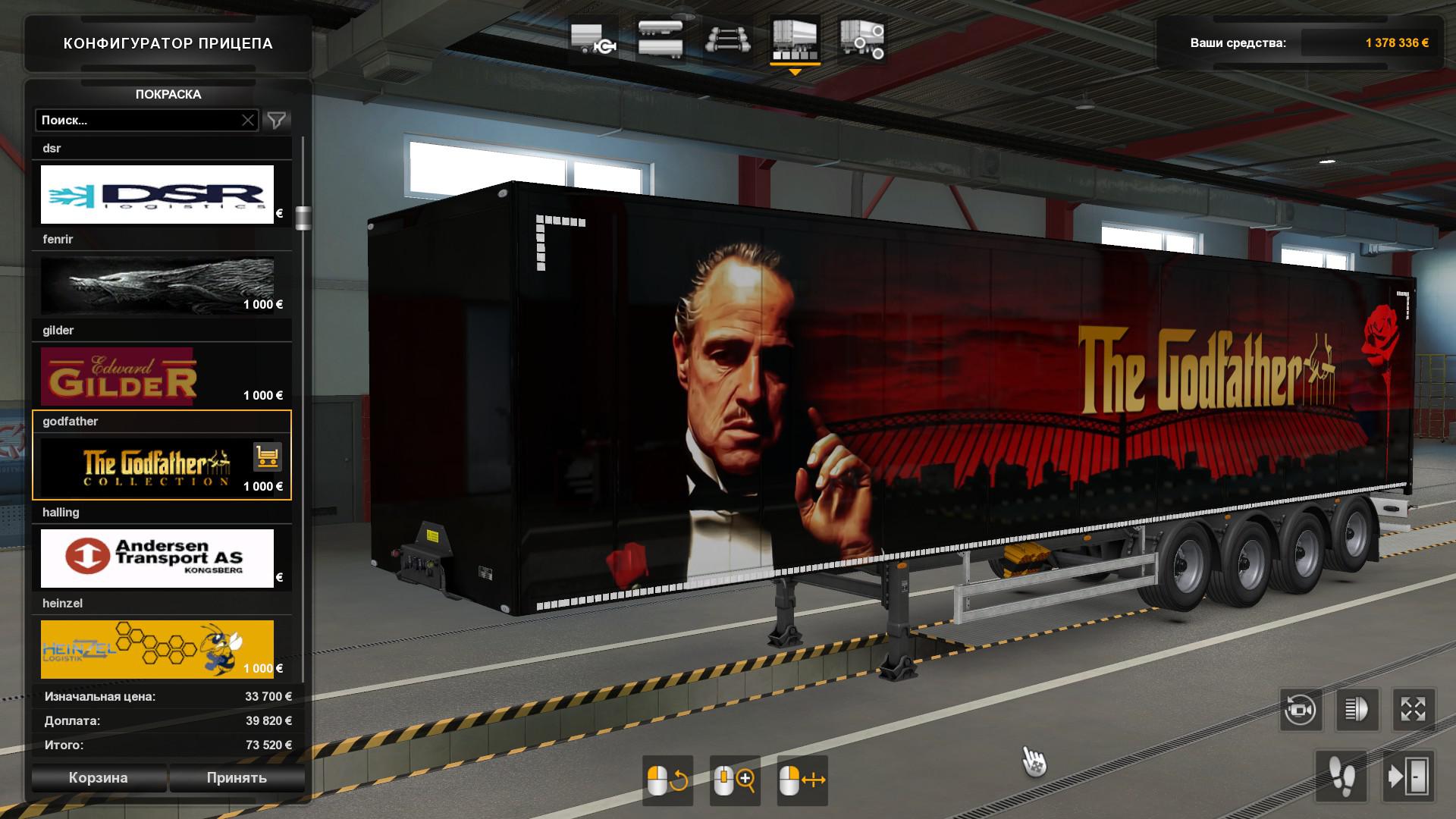This screenshot has height=819, width=1456.
Task: Open the Корзина cart button
Action: [x=99, y=777]
